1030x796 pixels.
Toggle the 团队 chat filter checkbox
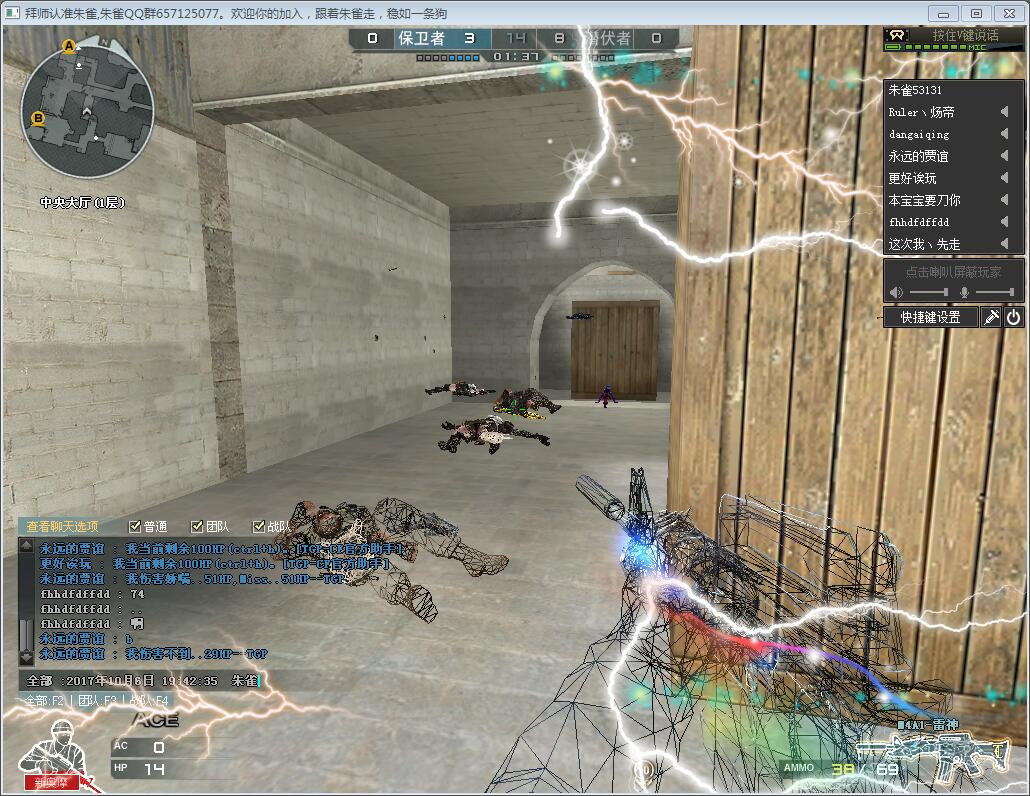click(x=197, y=526)
